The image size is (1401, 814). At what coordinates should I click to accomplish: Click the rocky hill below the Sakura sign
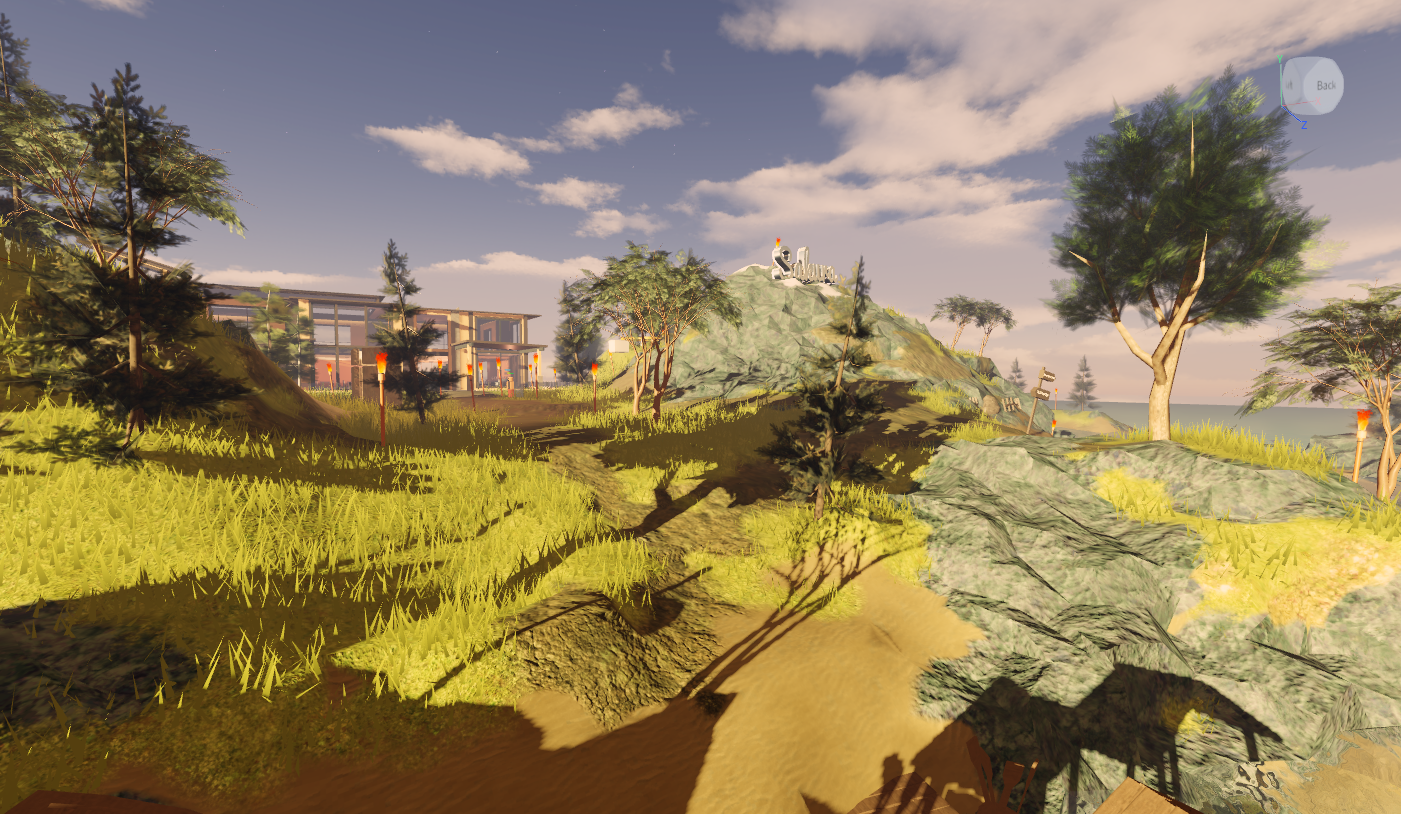pos(770,330)
